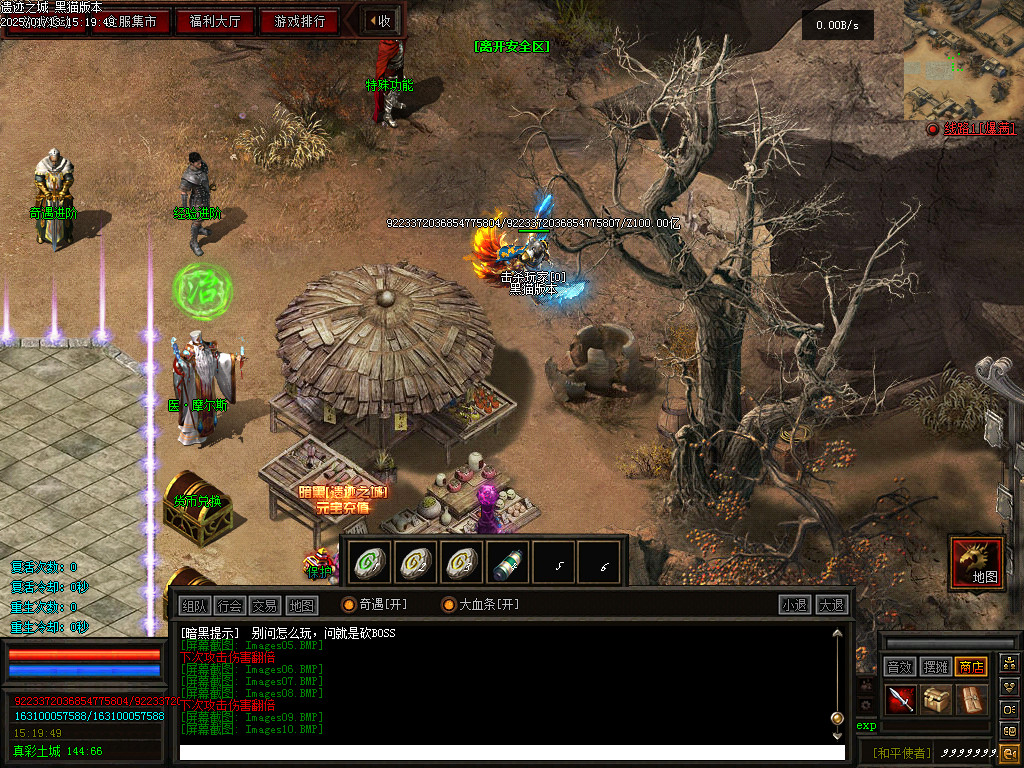Select the potion bottle hotbar slot
This screenshot has height=768, width=1024.
pos(509,563)
